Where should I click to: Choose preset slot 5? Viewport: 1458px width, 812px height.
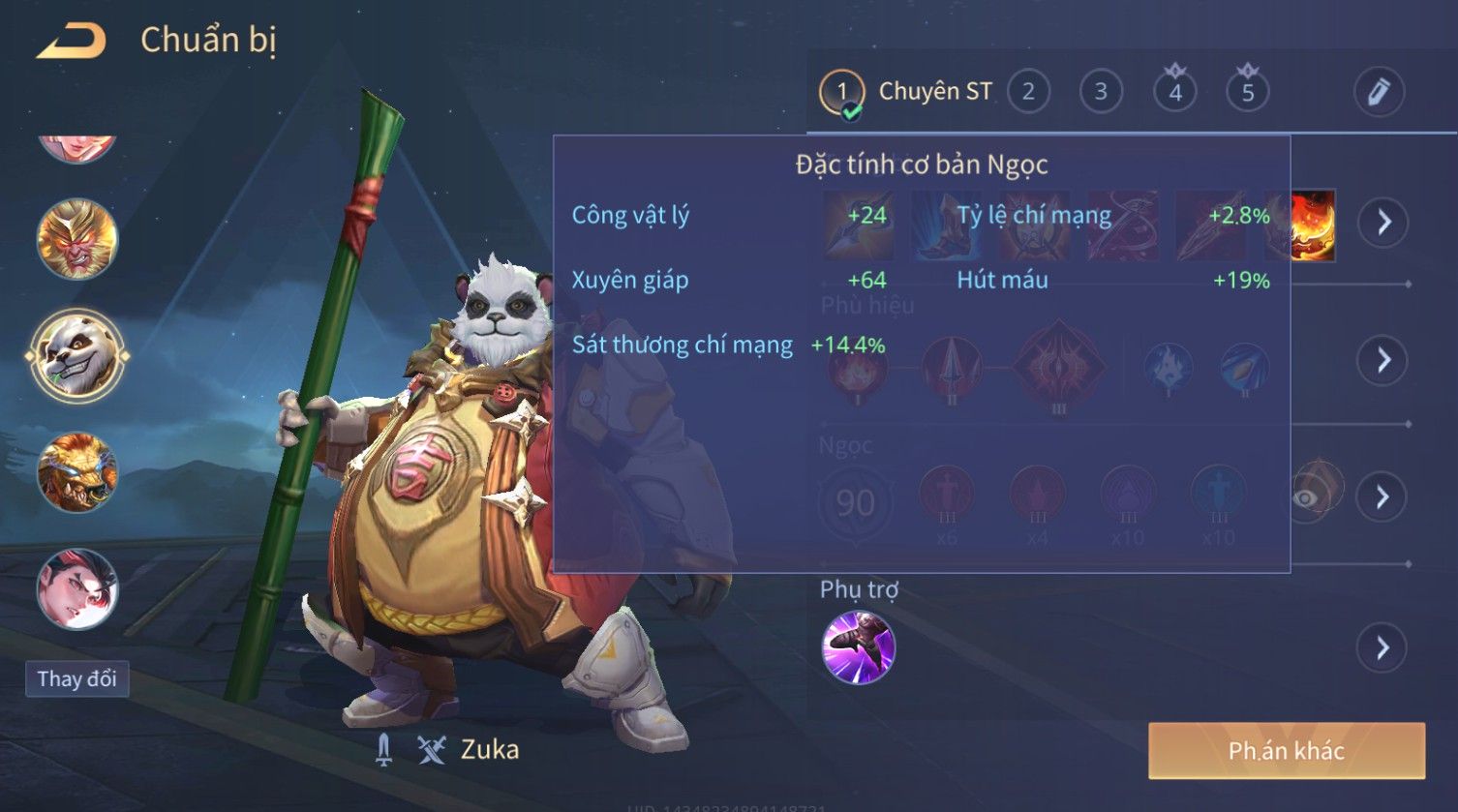pyautogui.click(x=1247, y=92)
